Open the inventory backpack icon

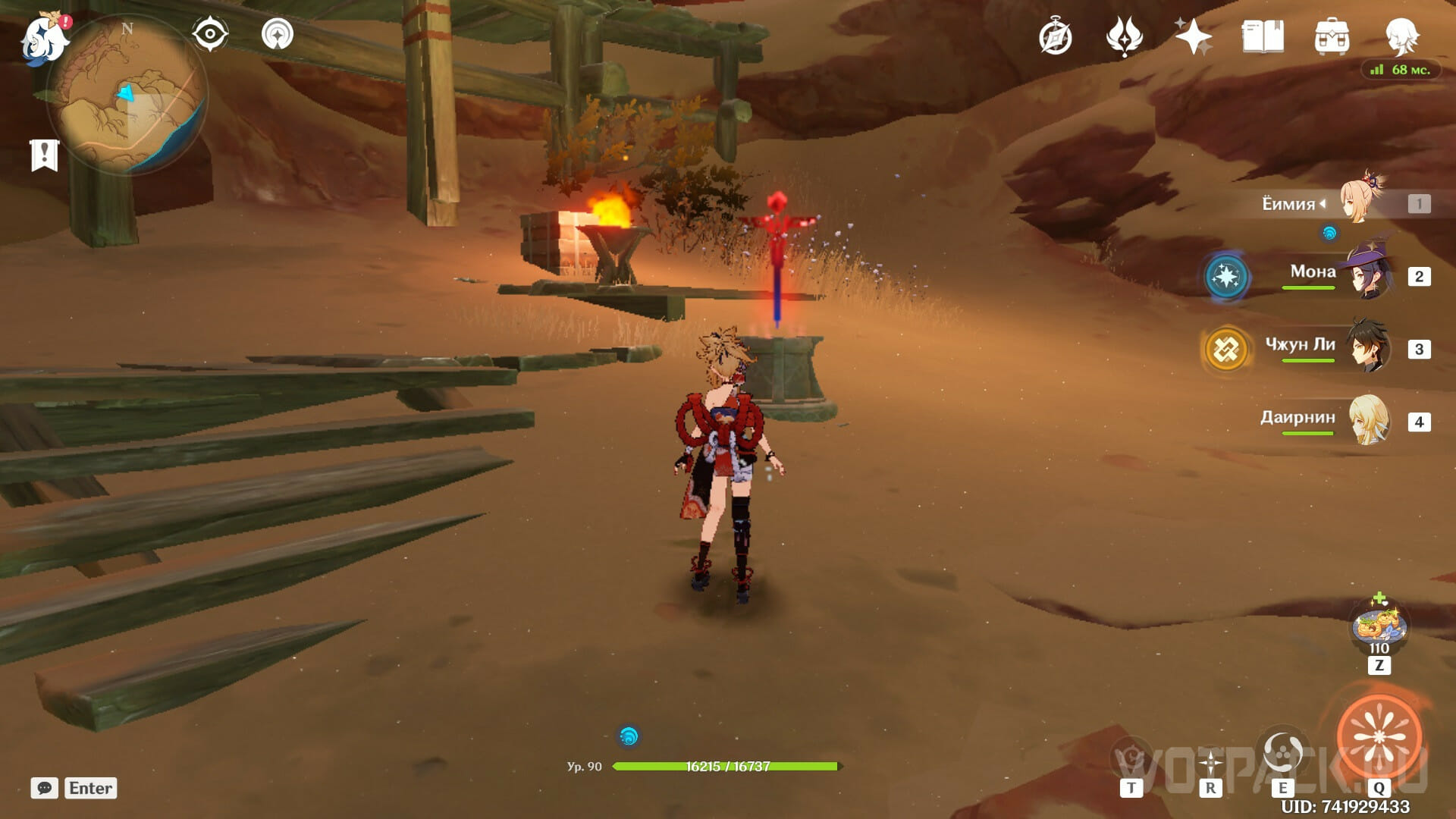click(x=1332, y=36)
